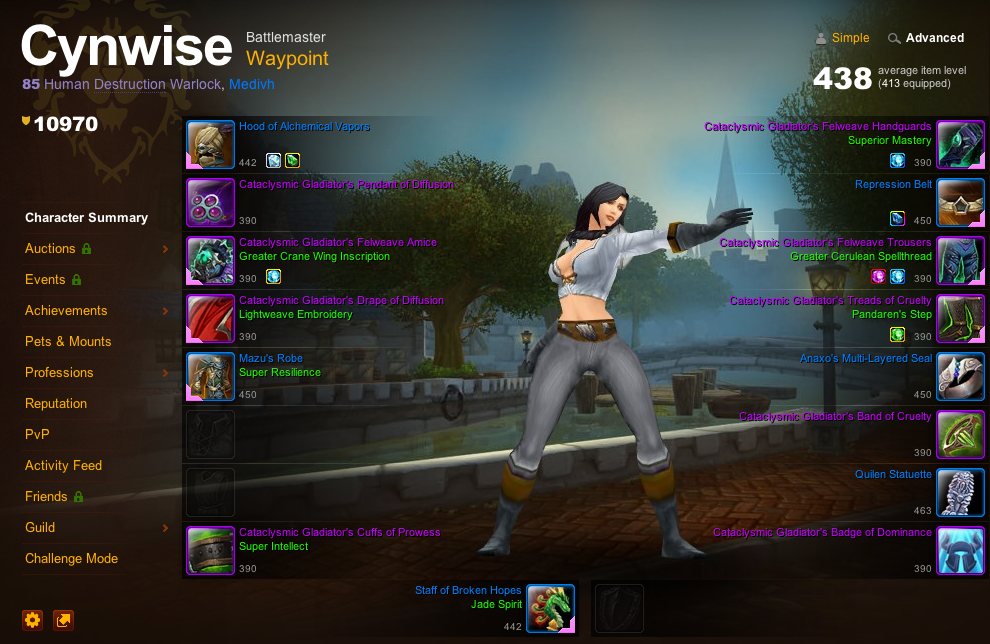View the Events calendar entry
The height and width of the screenshot is (644, 990).
[45, 279]
